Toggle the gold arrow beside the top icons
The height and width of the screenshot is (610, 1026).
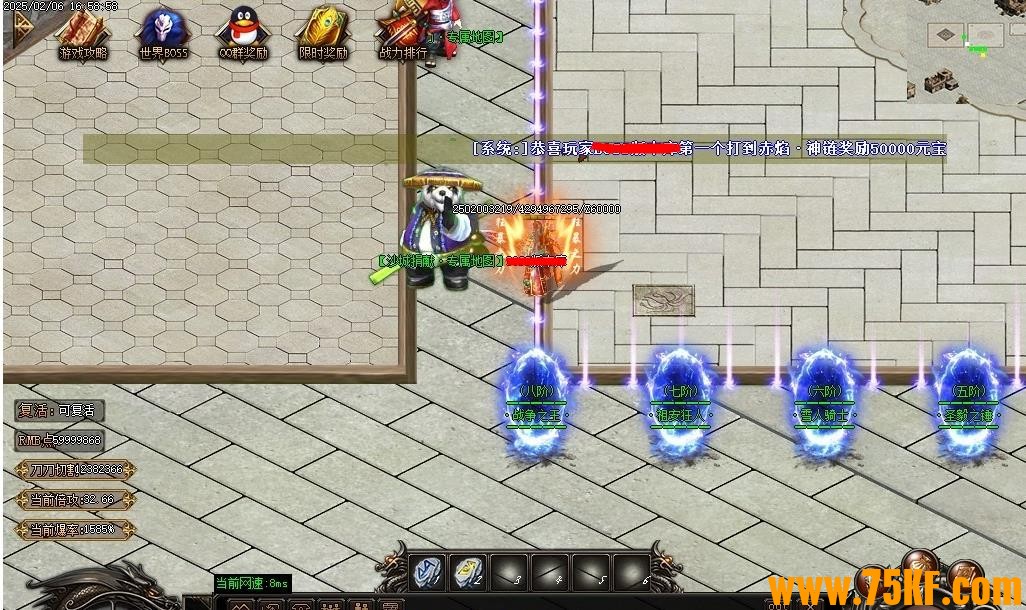tap(21, 30)
